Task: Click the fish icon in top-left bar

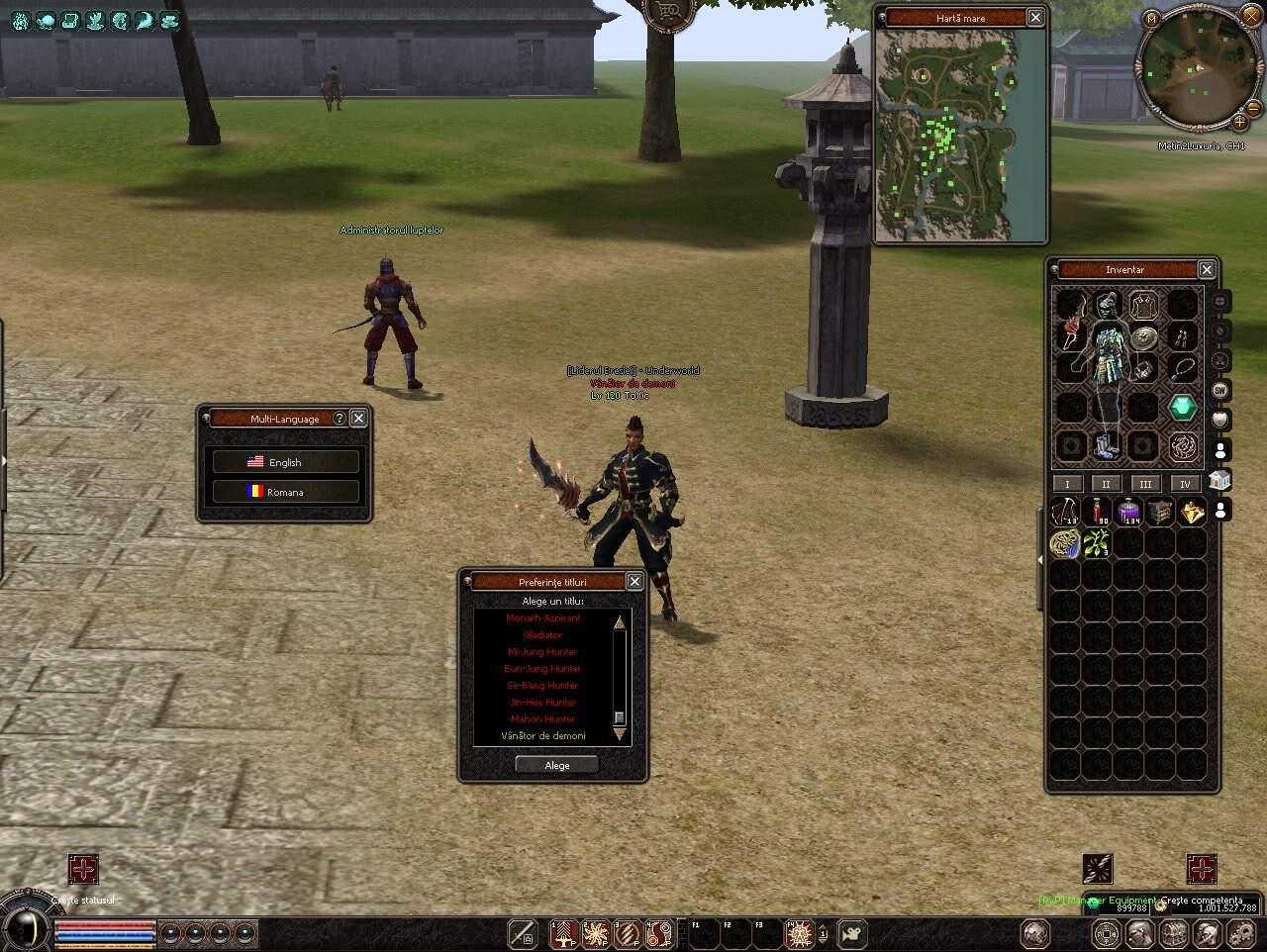Action: click(120, 20)
